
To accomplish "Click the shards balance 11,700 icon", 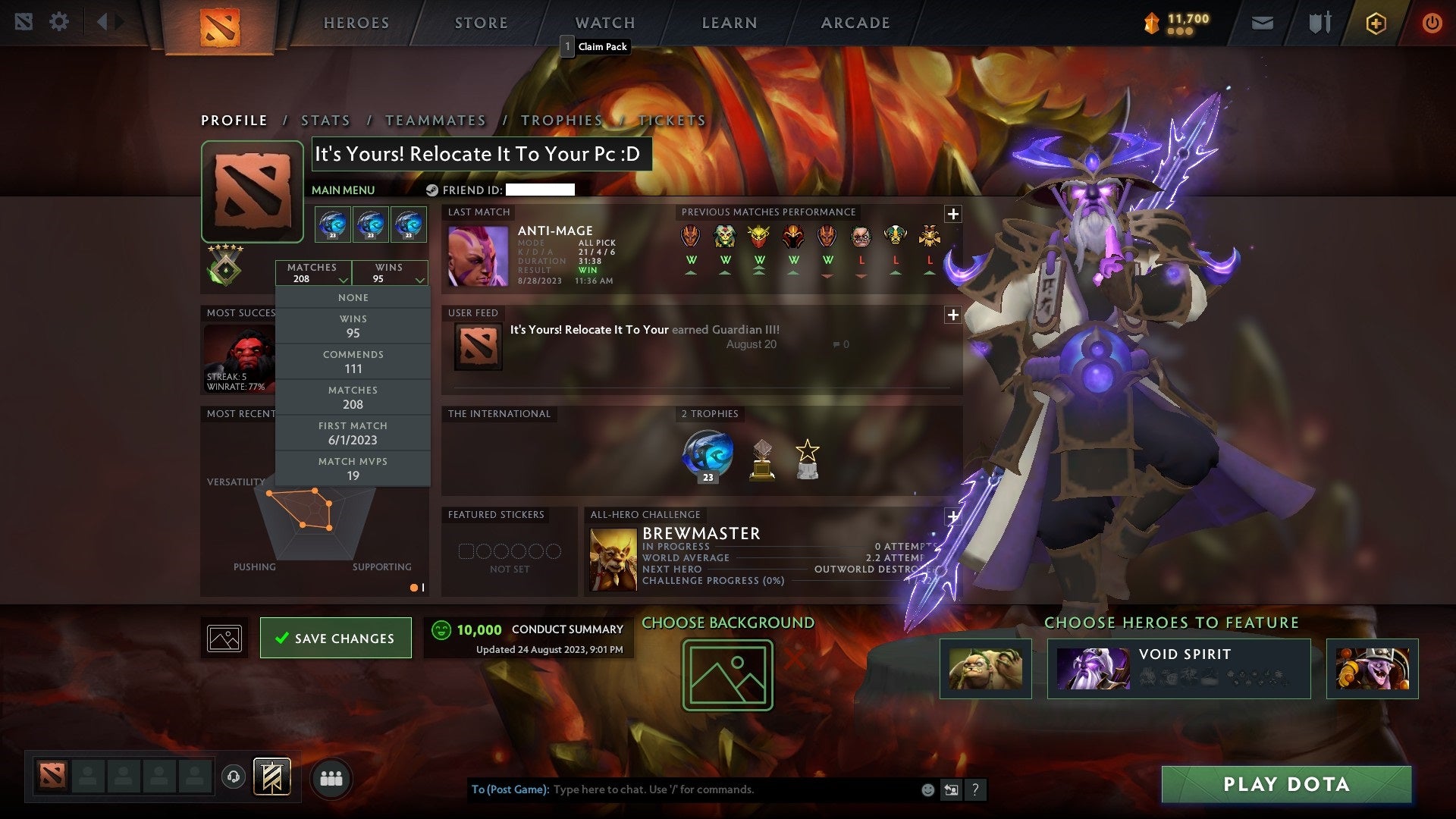I will point(1150,23).
